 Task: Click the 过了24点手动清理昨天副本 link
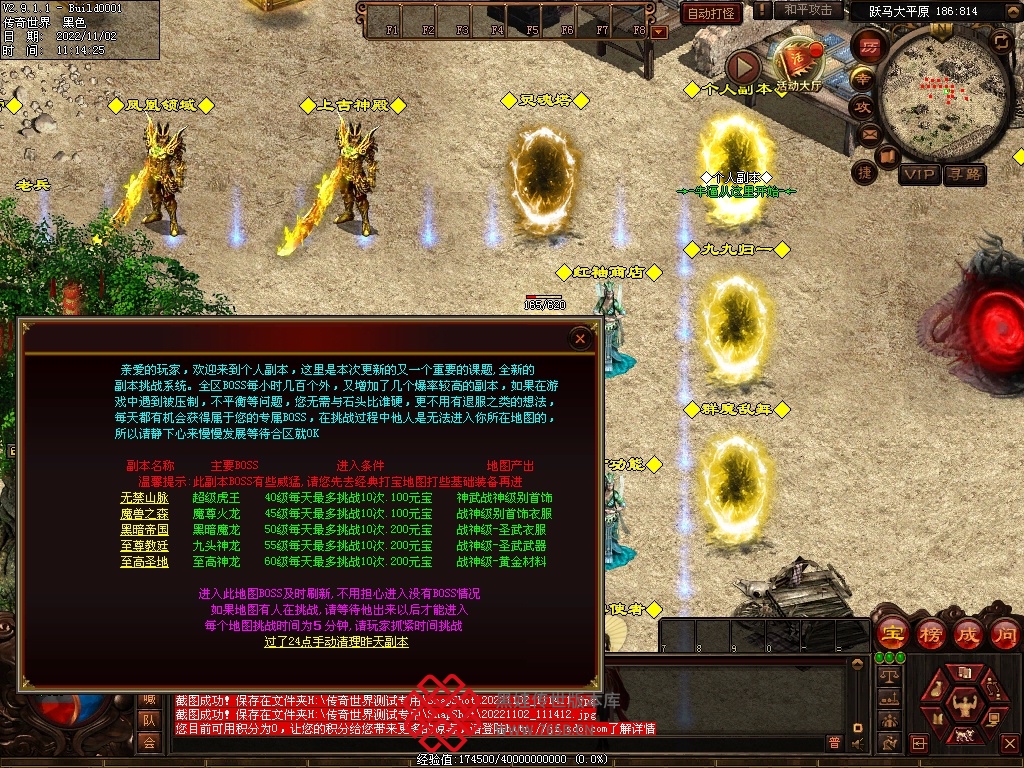[336, 641]
